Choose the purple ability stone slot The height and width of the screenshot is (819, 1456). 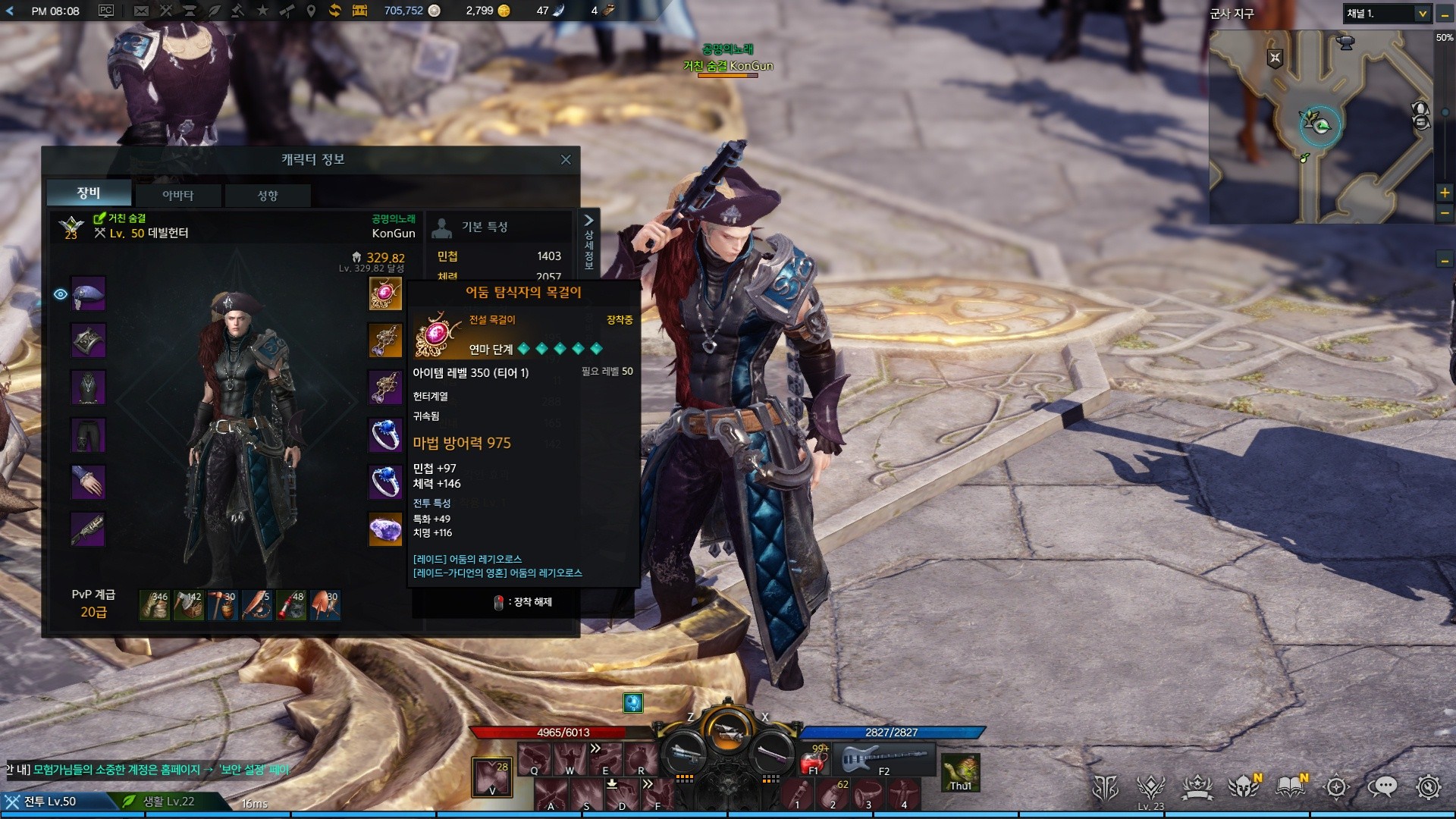(x=385, y=529)
